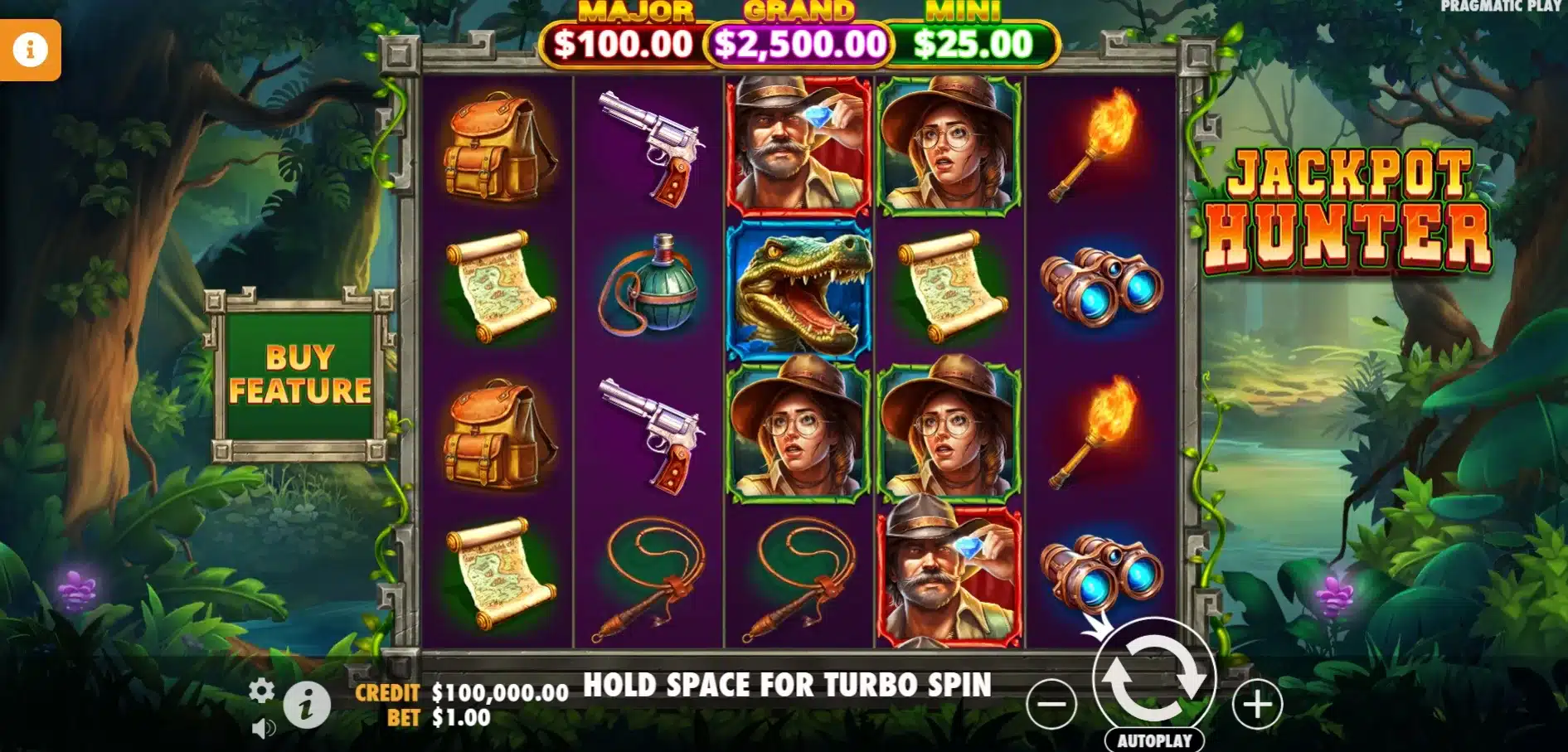The height and width of the screenshot is (752, 1568).
Task: Decrease the bet with the minus icon
Action: 1051,706
